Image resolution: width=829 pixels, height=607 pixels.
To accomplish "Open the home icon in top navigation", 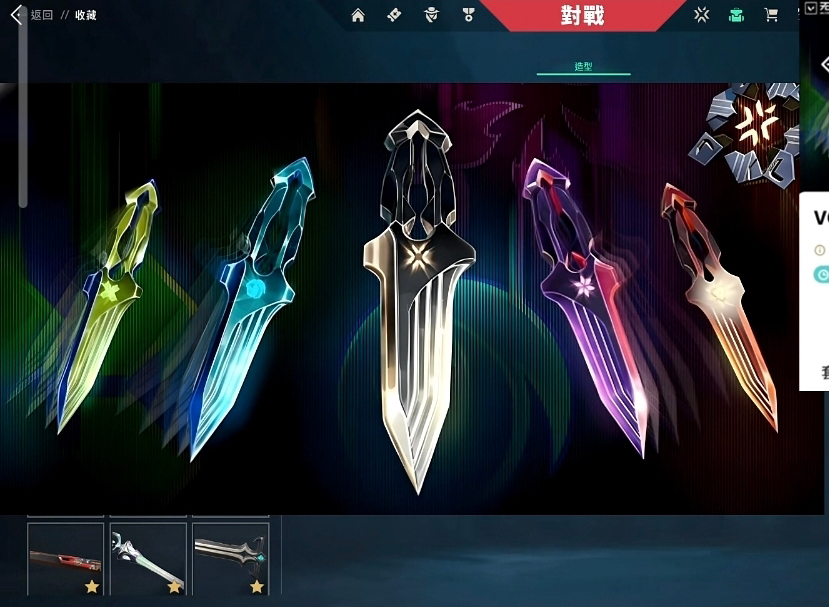I will [358, 15].
